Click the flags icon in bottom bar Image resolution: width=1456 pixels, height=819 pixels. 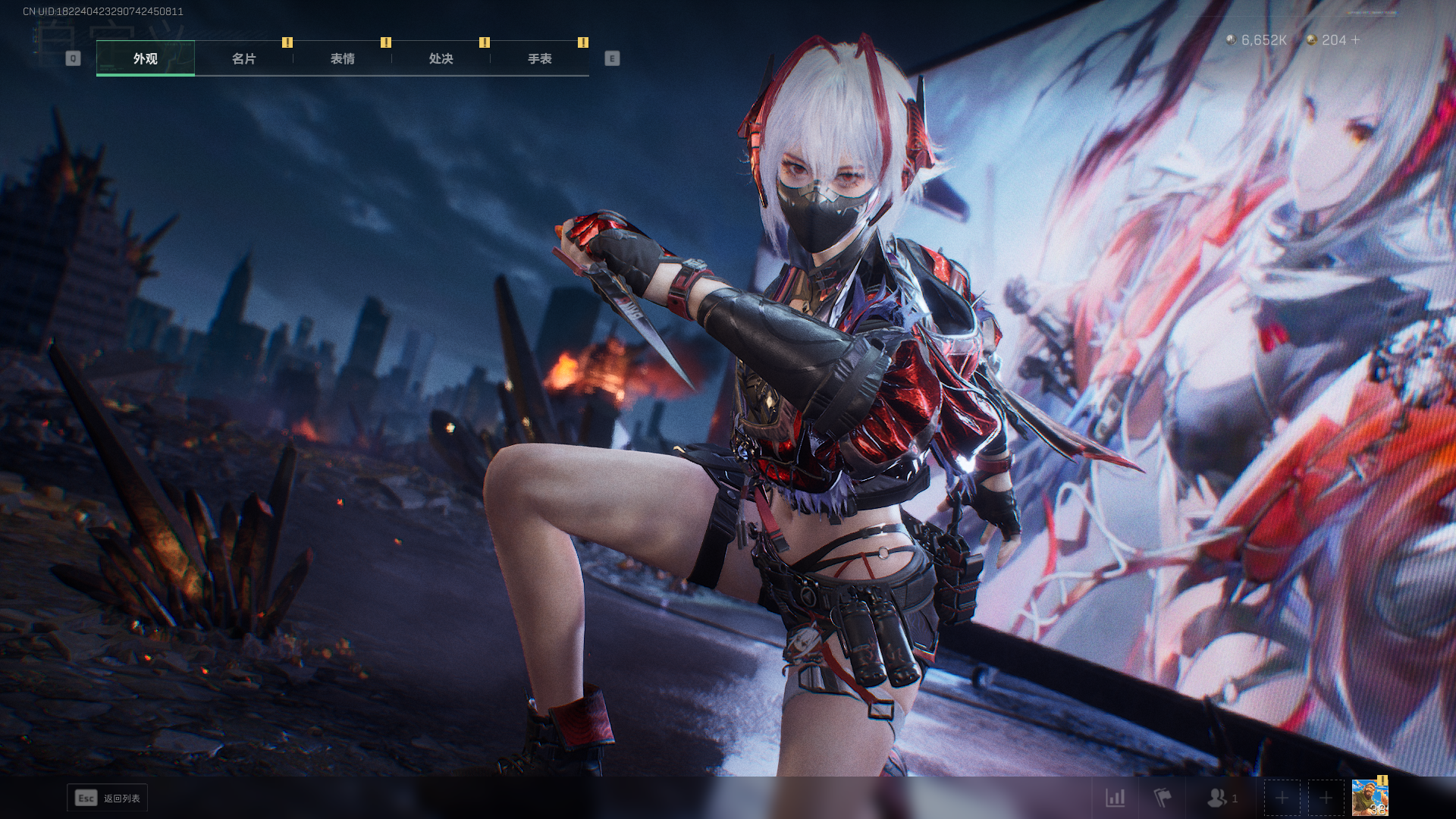1163,798
